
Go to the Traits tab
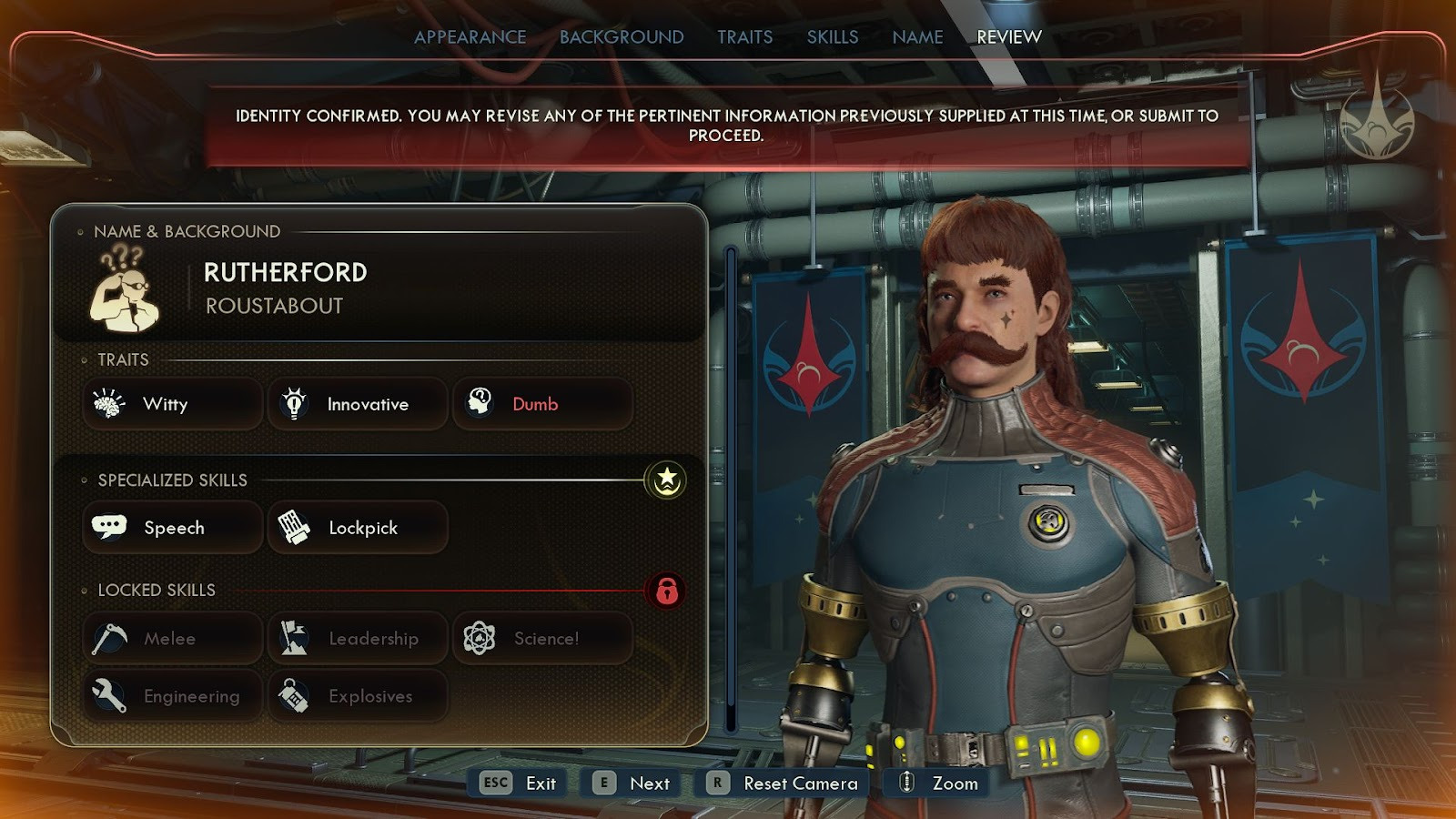[x=744, y=37]
